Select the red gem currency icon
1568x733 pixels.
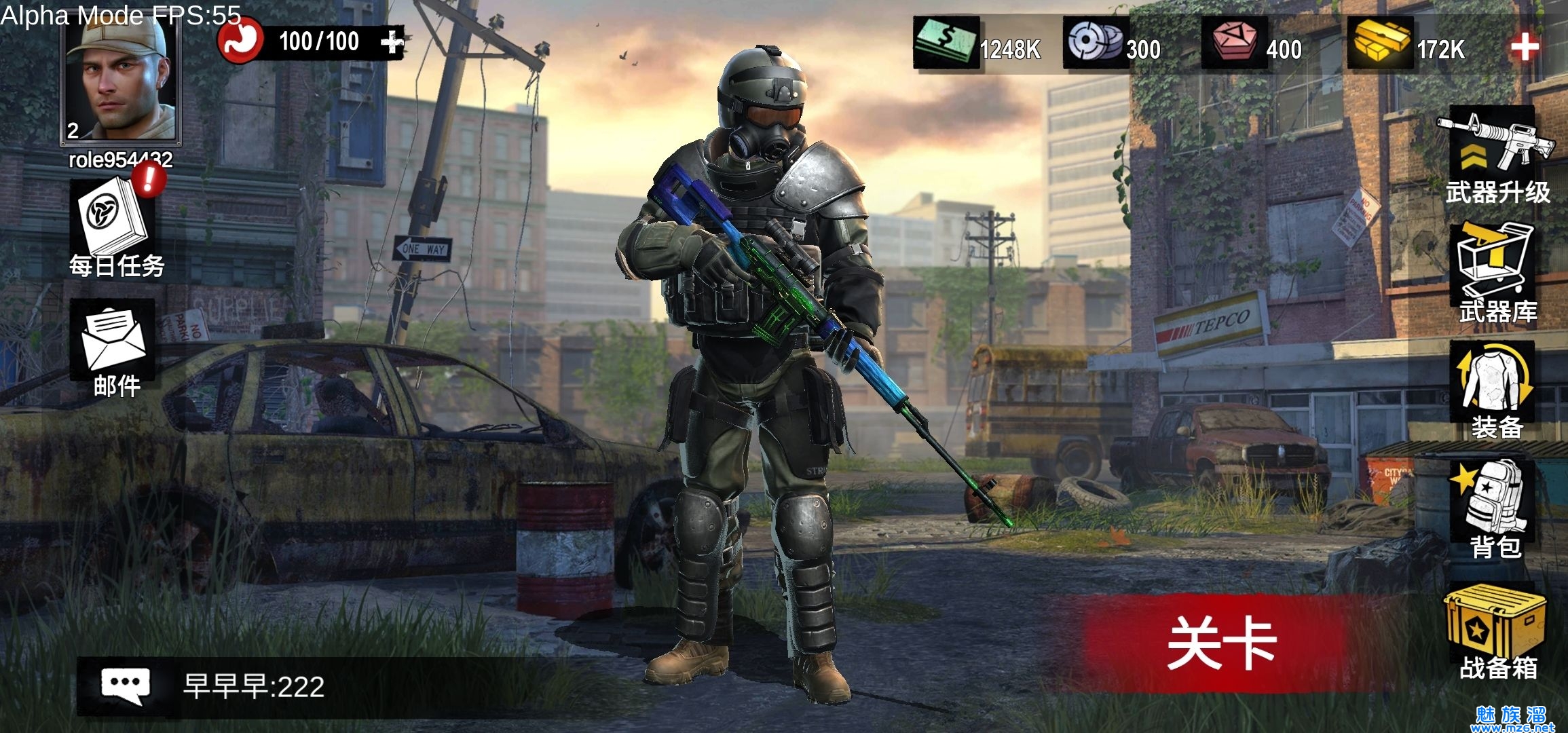point(1234,43)
